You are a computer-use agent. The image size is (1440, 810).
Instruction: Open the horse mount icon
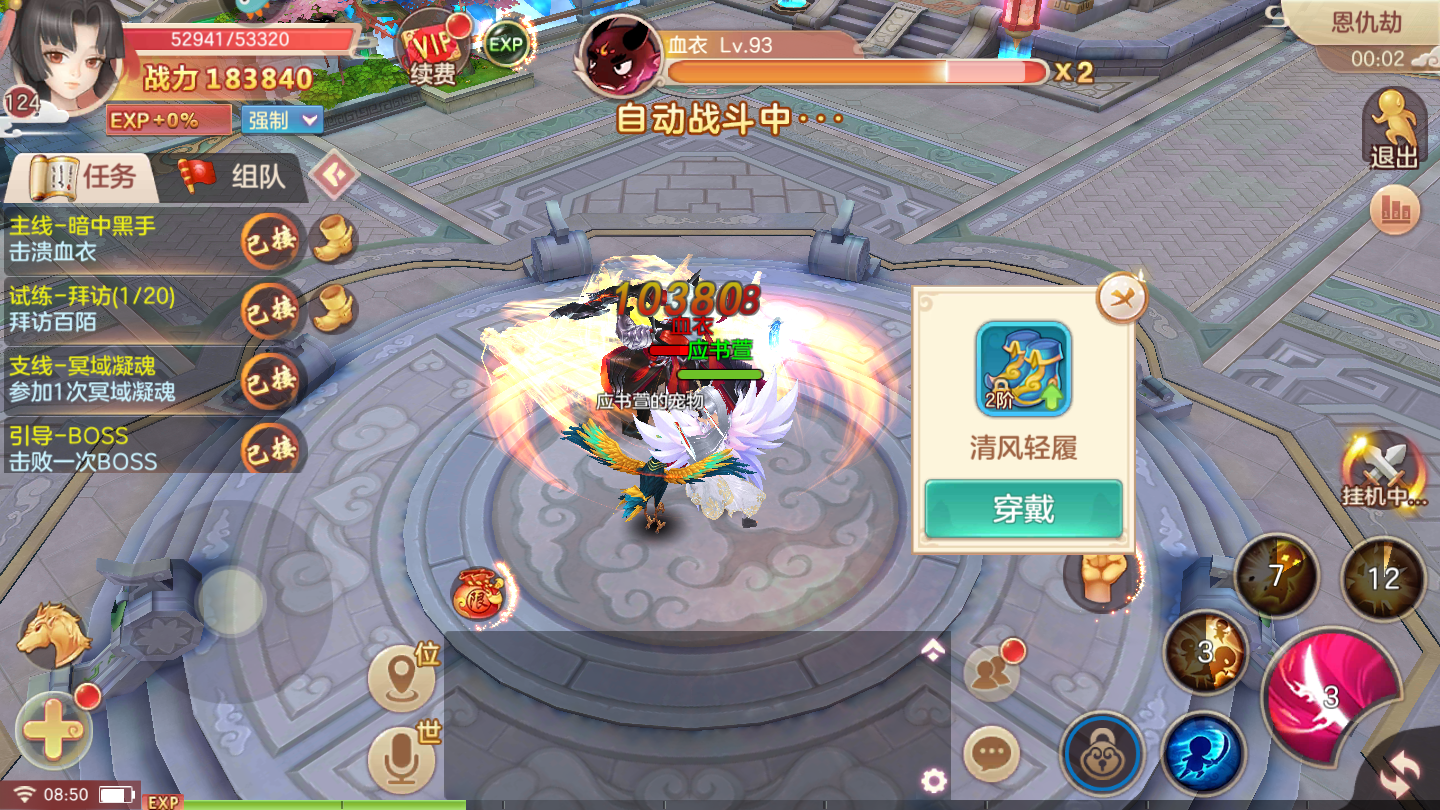[x=54, y=634]
